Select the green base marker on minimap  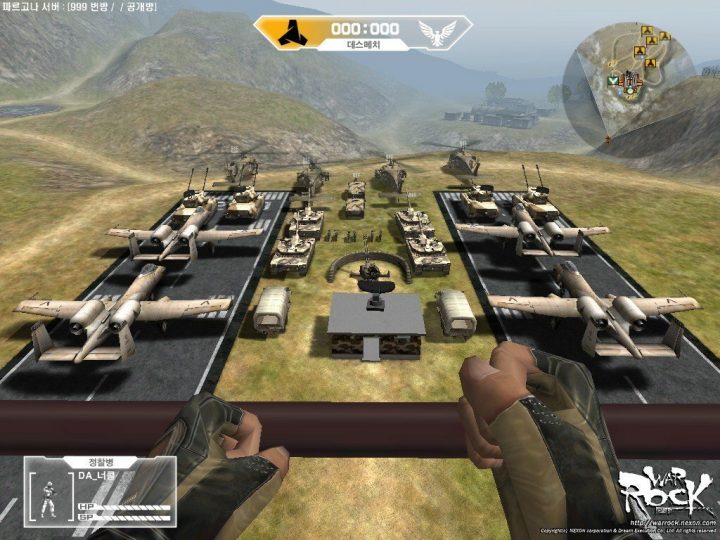click(x=611, y=78)
